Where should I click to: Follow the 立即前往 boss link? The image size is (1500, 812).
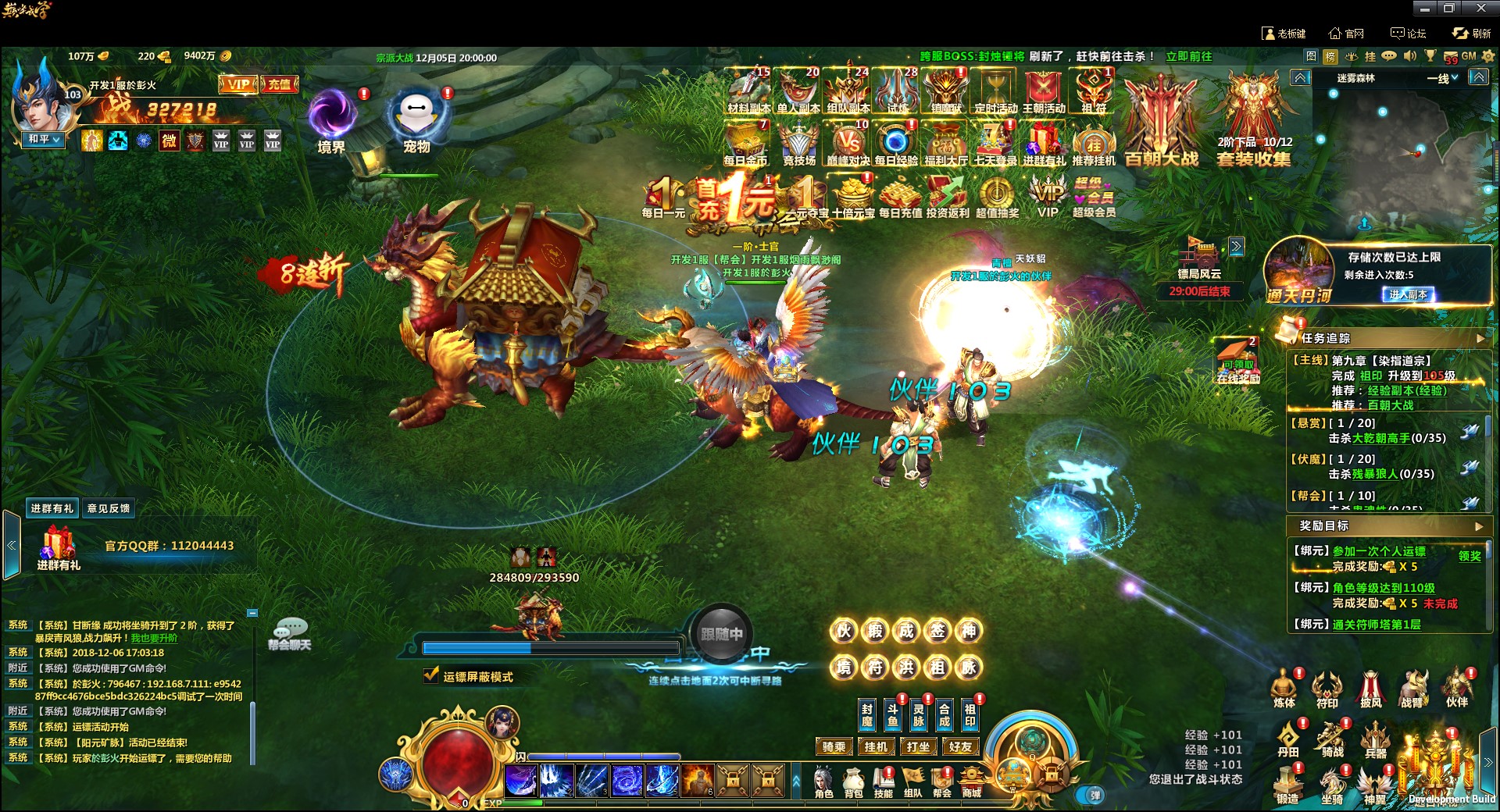pos(1188,56)
